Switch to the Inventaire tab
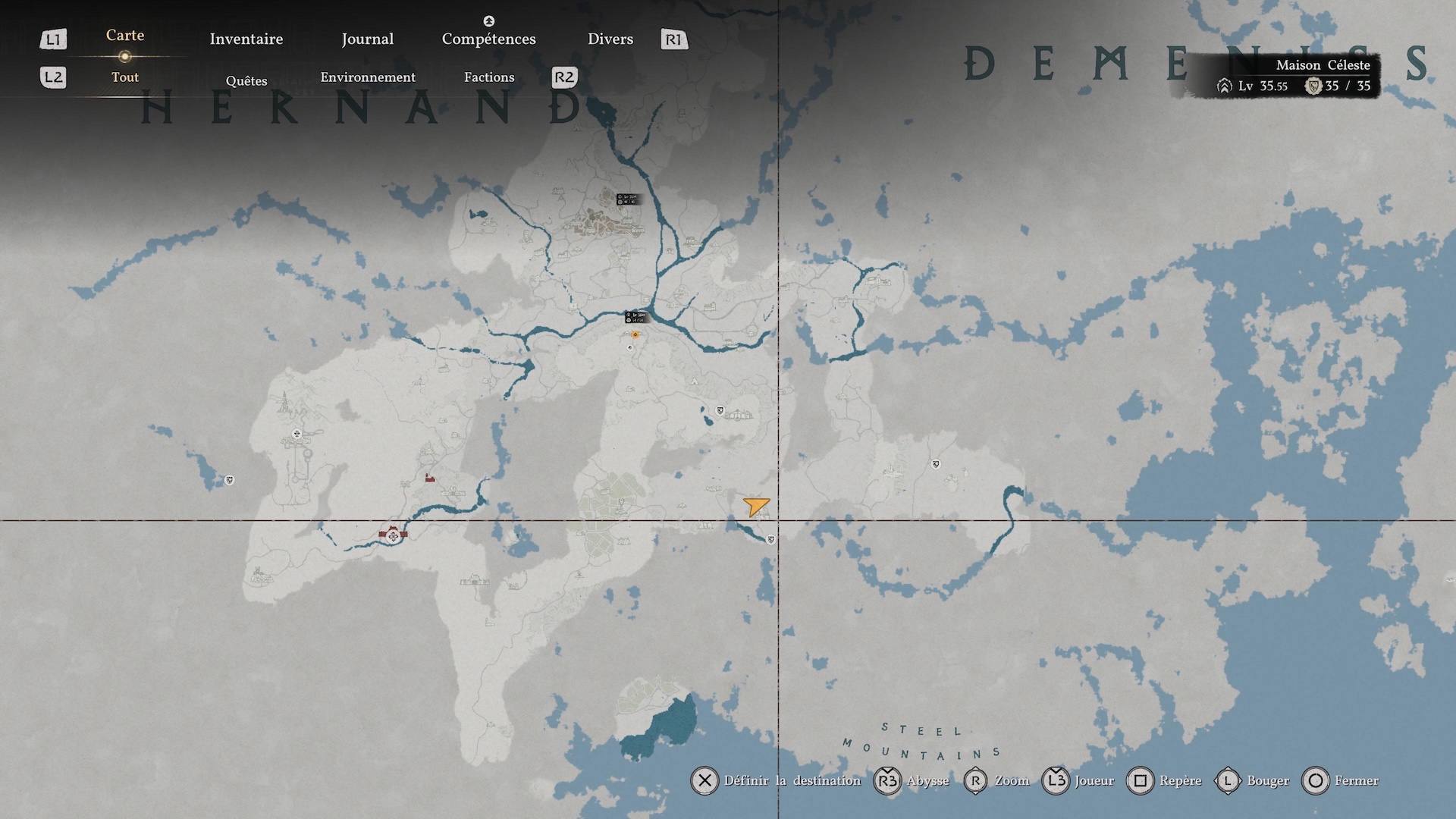1456x819 pixels. [x=246, y=39]
